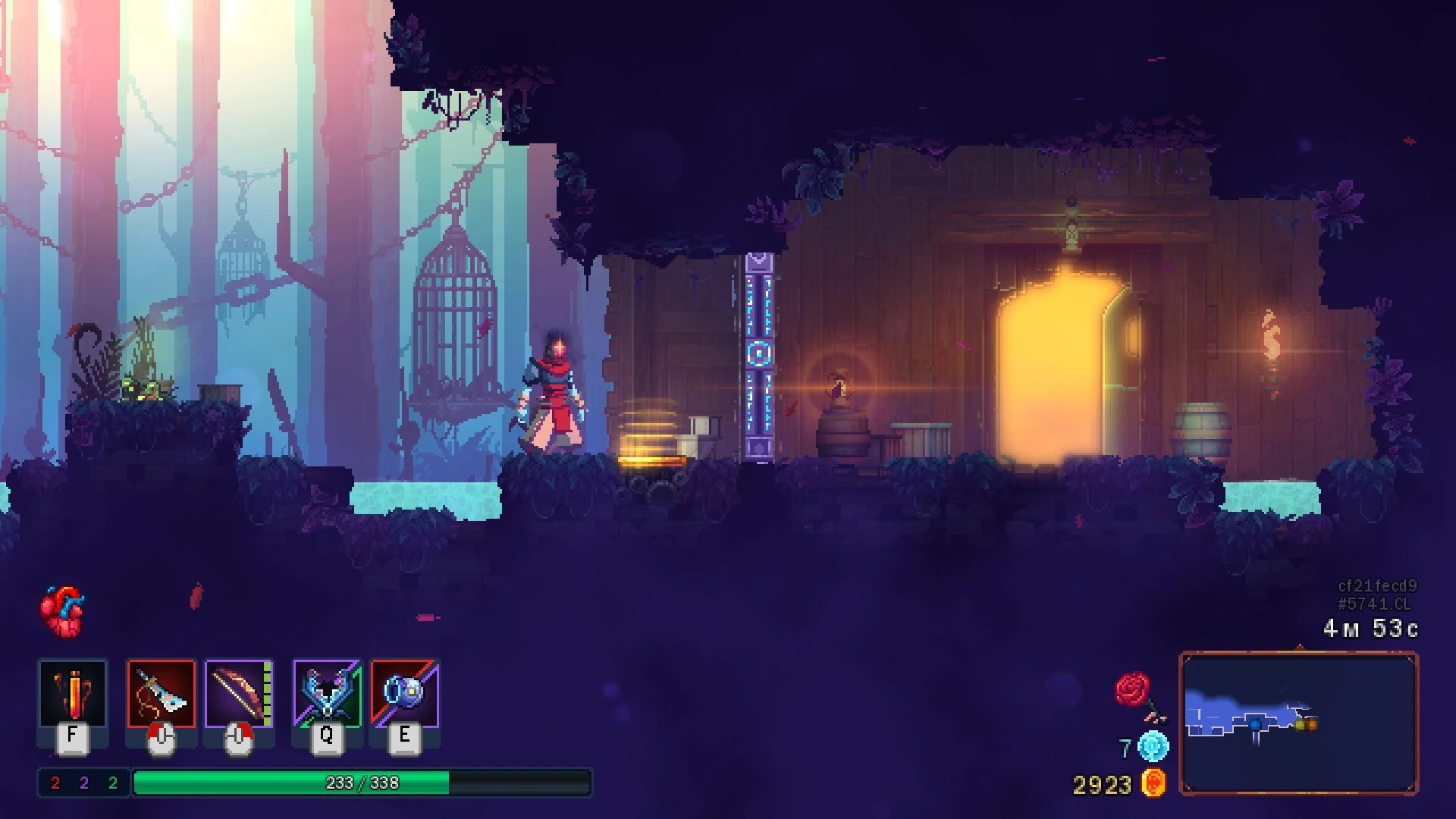Click the bloodied sword weapon slot icon

click(x=162, y=694)
